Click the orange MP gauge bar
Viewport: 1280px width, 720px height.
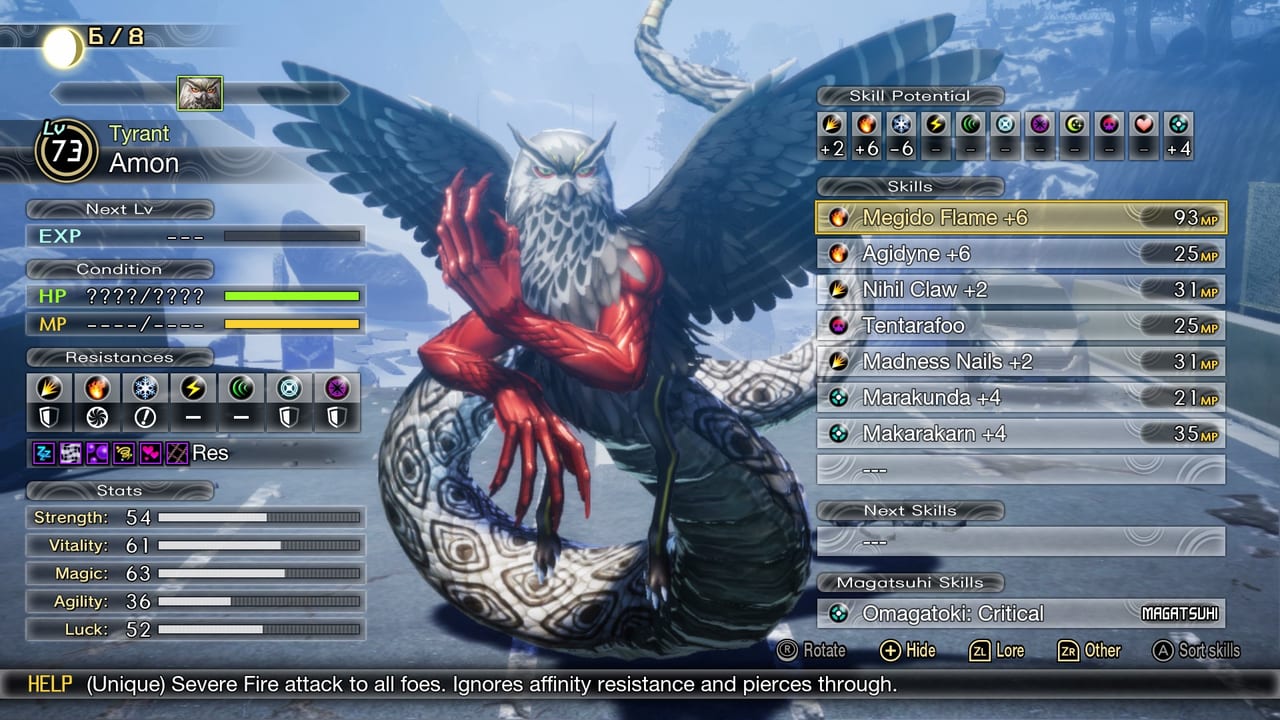[x=290, y=323]
